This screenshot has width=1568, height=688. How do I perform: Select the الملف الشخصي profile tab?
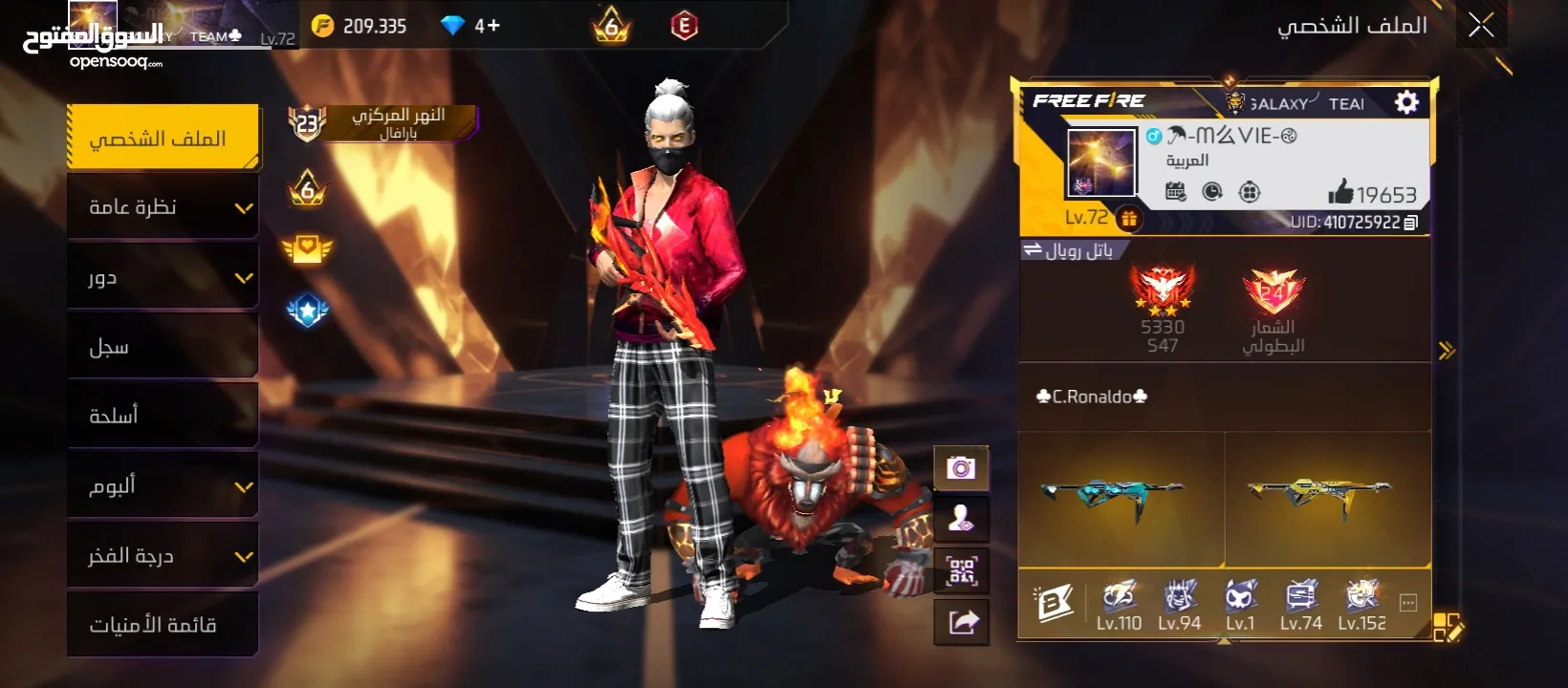pos(163,139)
